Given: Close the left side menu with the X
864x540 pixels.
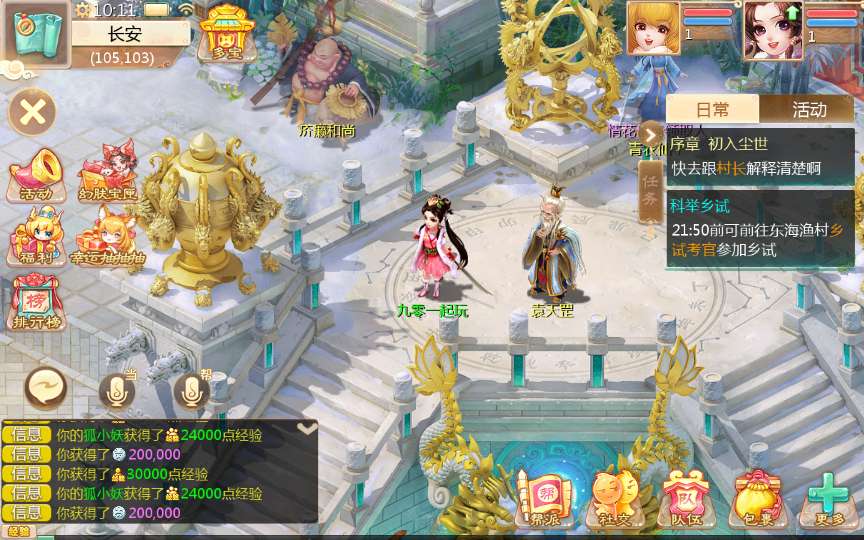Looking at the screenshot, I should click(32, 111).
